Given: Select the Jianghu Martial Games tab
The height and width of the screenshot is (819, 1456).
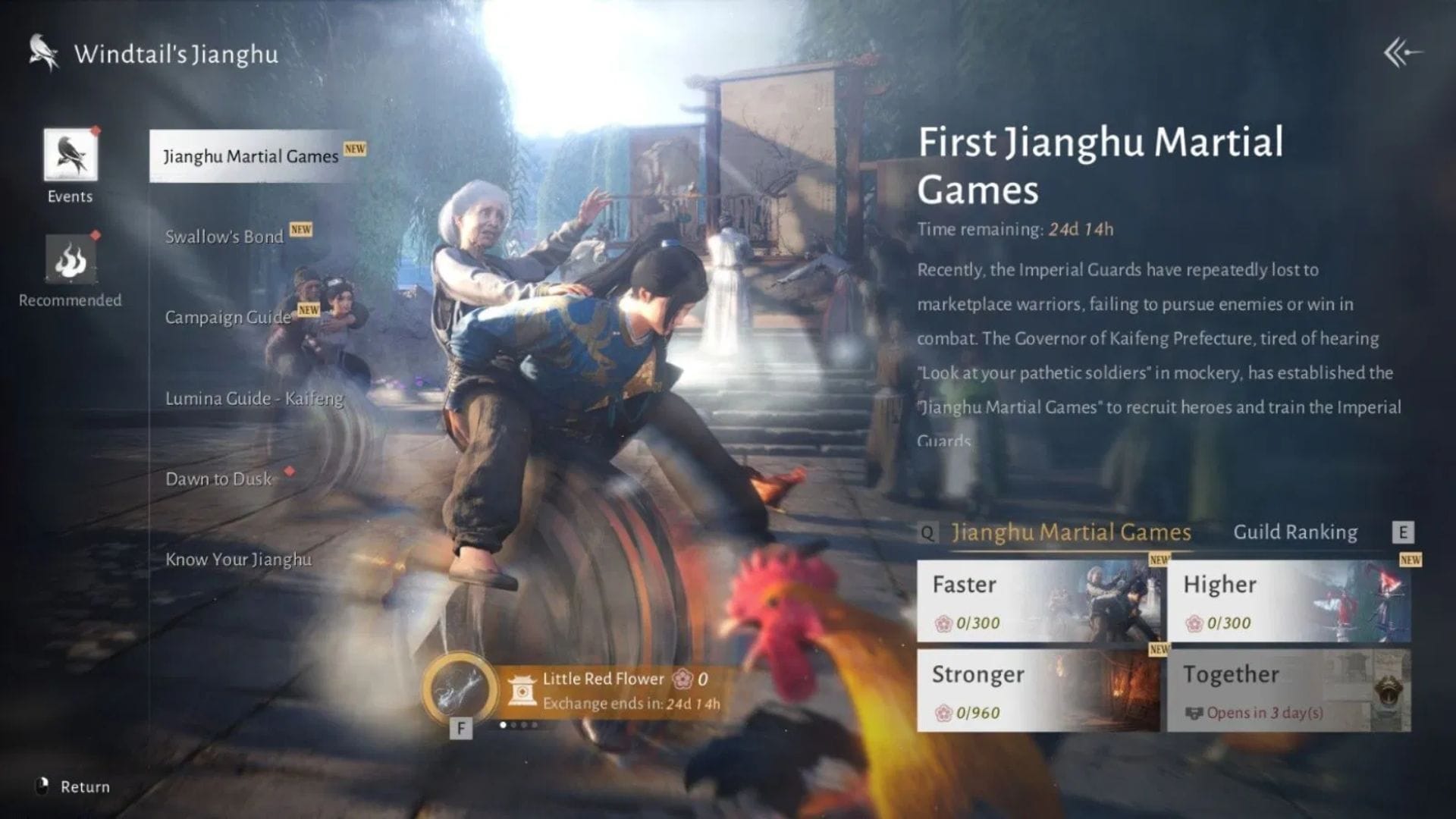Looking at the screenshot, I should pyautogui.click(x=1071, y=532).
